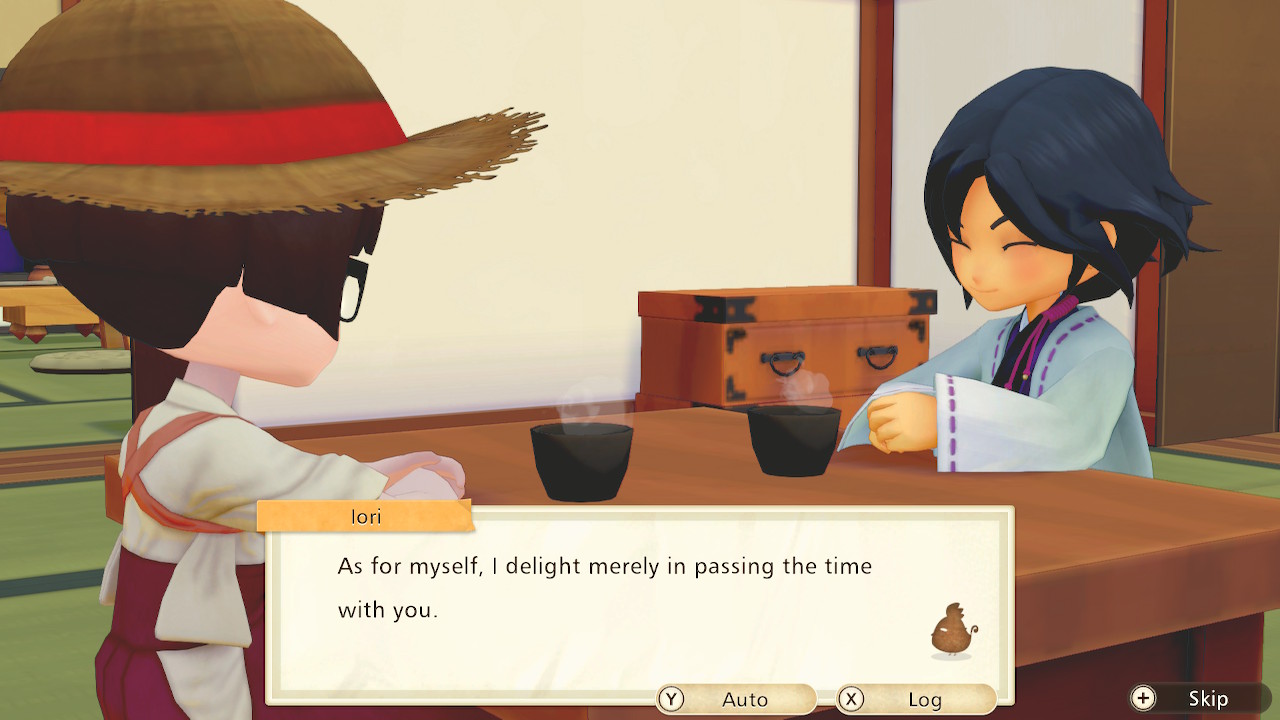1280x720 pixels.
Task: Enable Auto dialogue advance
Action: [736, 699]
